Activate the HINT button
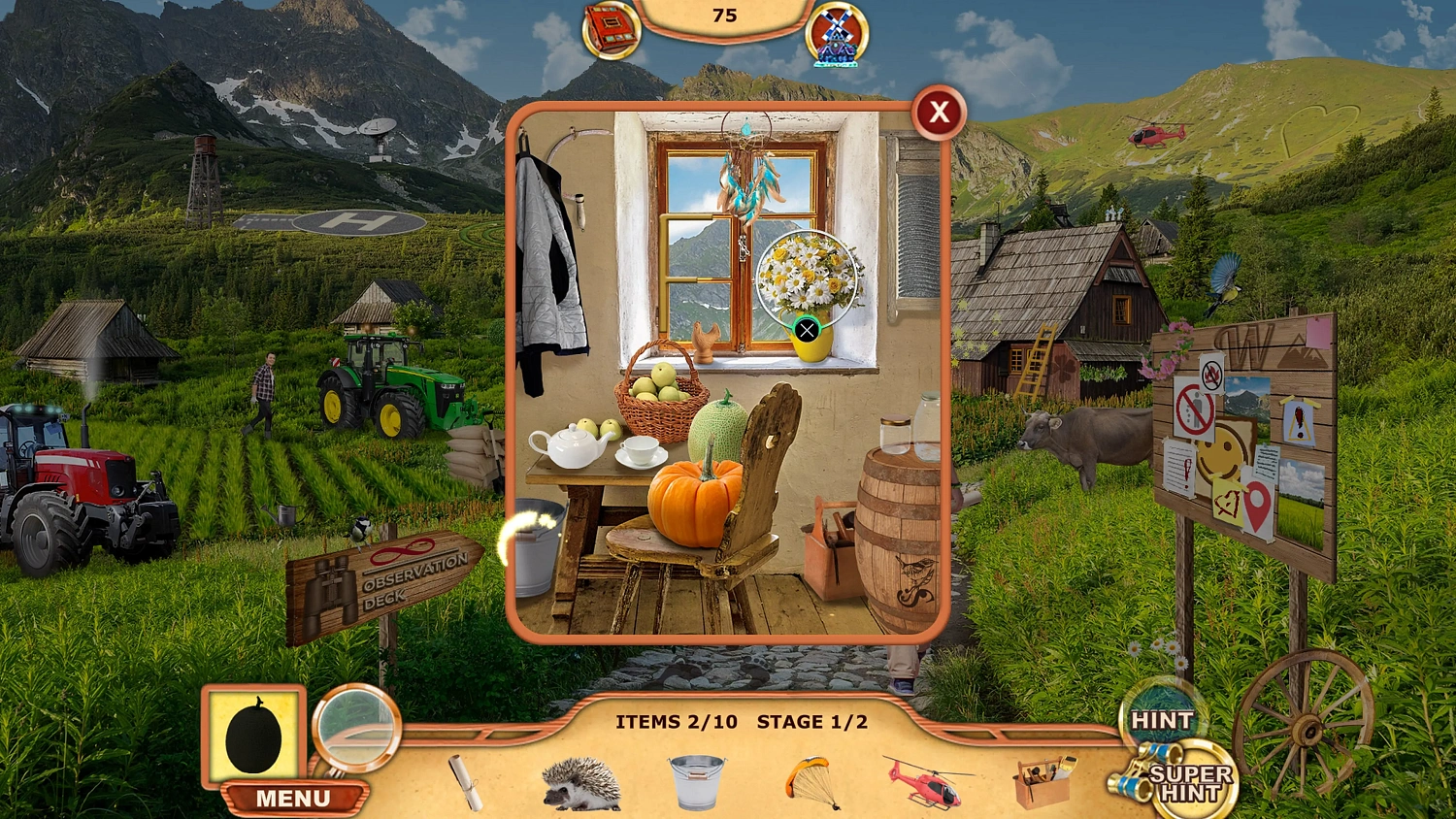This screenshot has width=1456, height=819. click(1162, 720)
